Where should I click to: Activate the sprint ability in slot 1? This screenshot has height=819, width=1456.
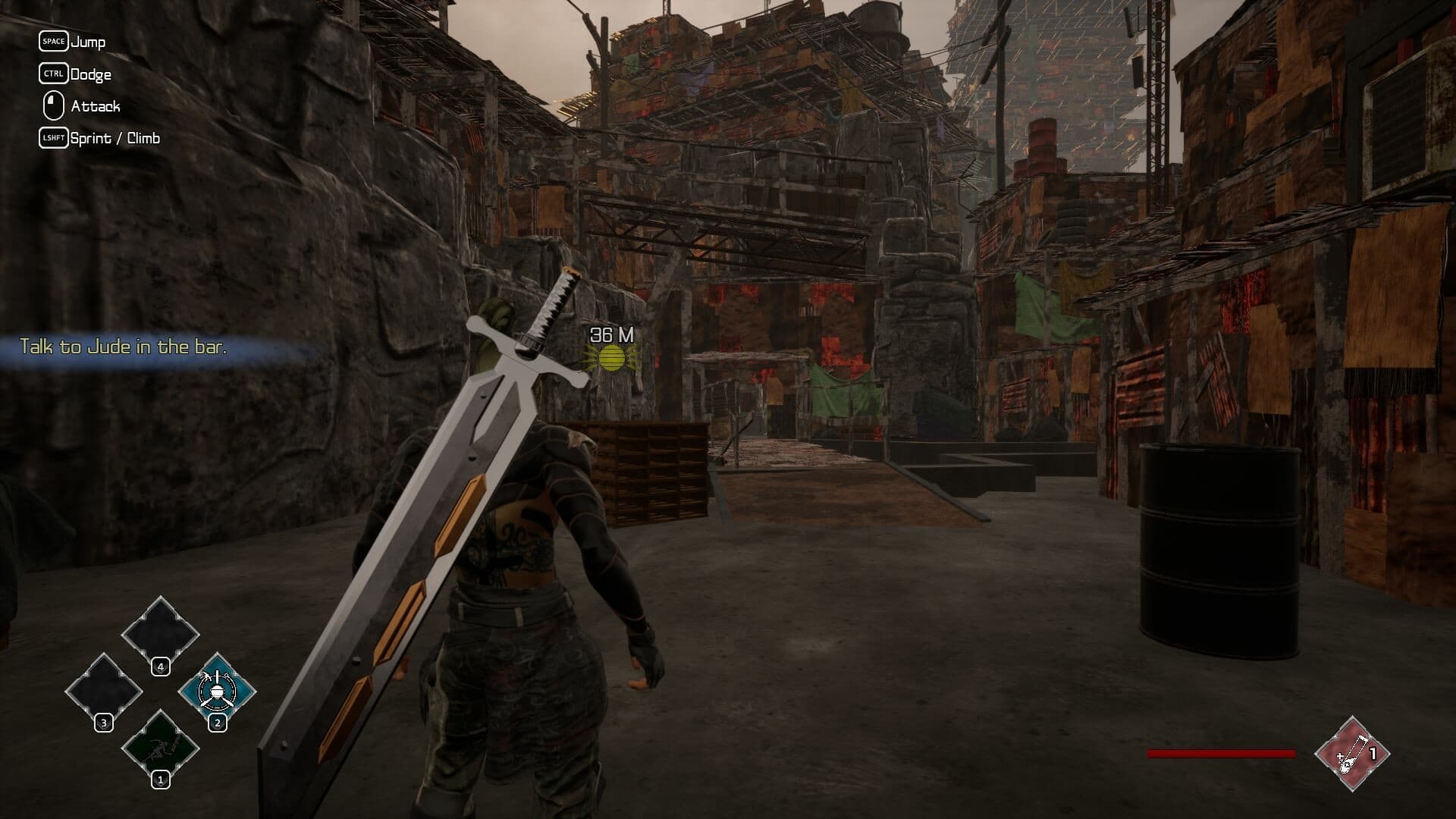coord(160,747)
